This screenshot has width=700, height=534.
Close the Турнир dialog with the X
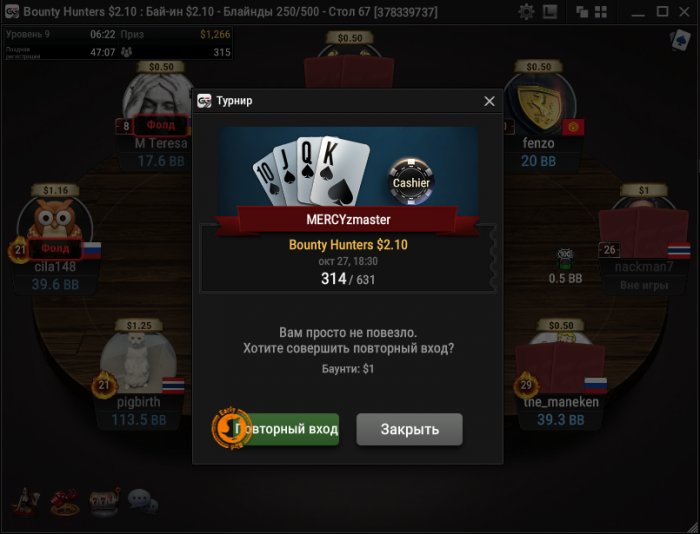[489, 101]
